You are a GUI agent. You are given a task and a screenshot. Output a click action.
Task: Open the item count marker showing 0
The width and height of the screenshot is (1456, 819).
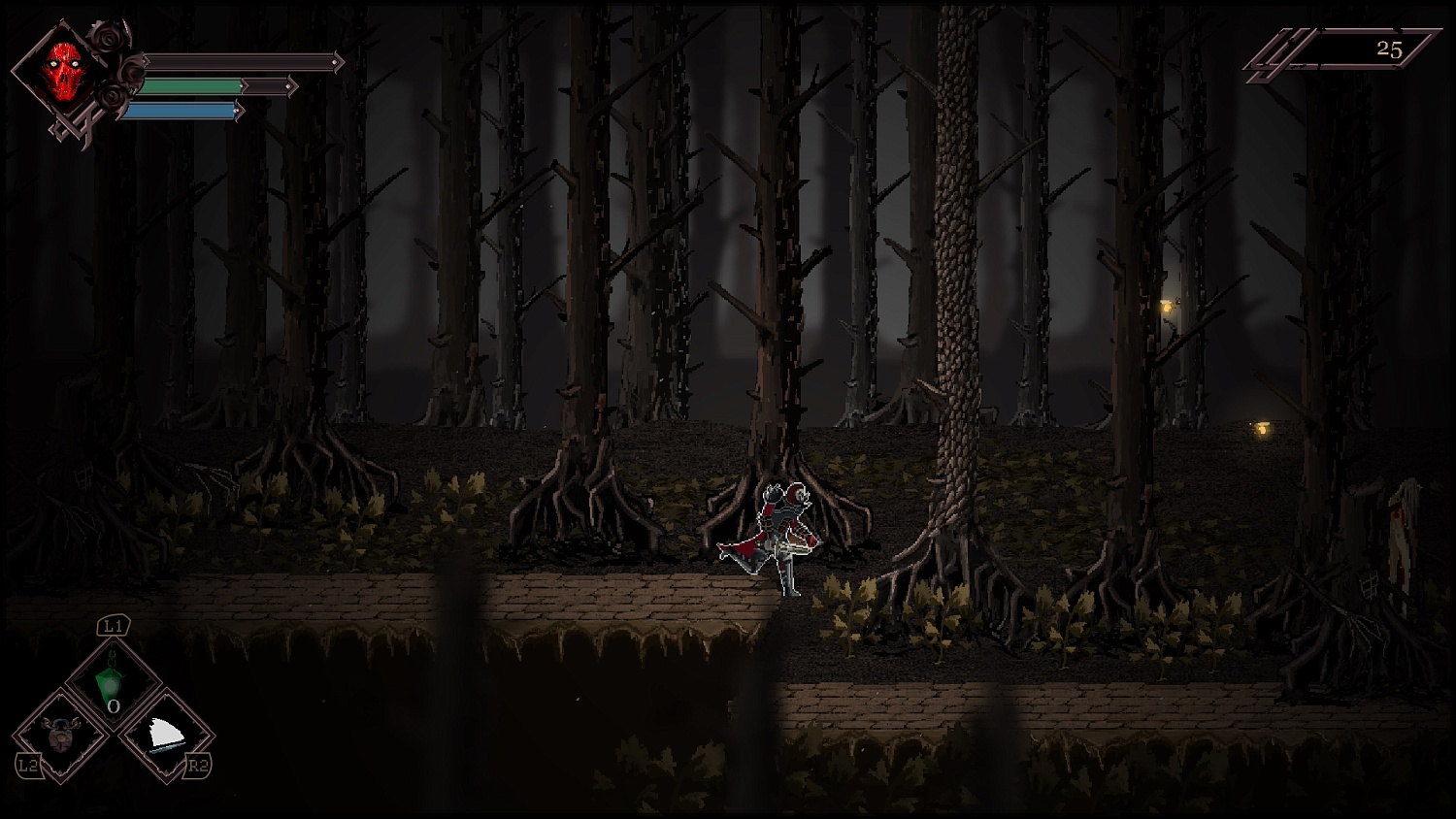click(x=114, y=708)
